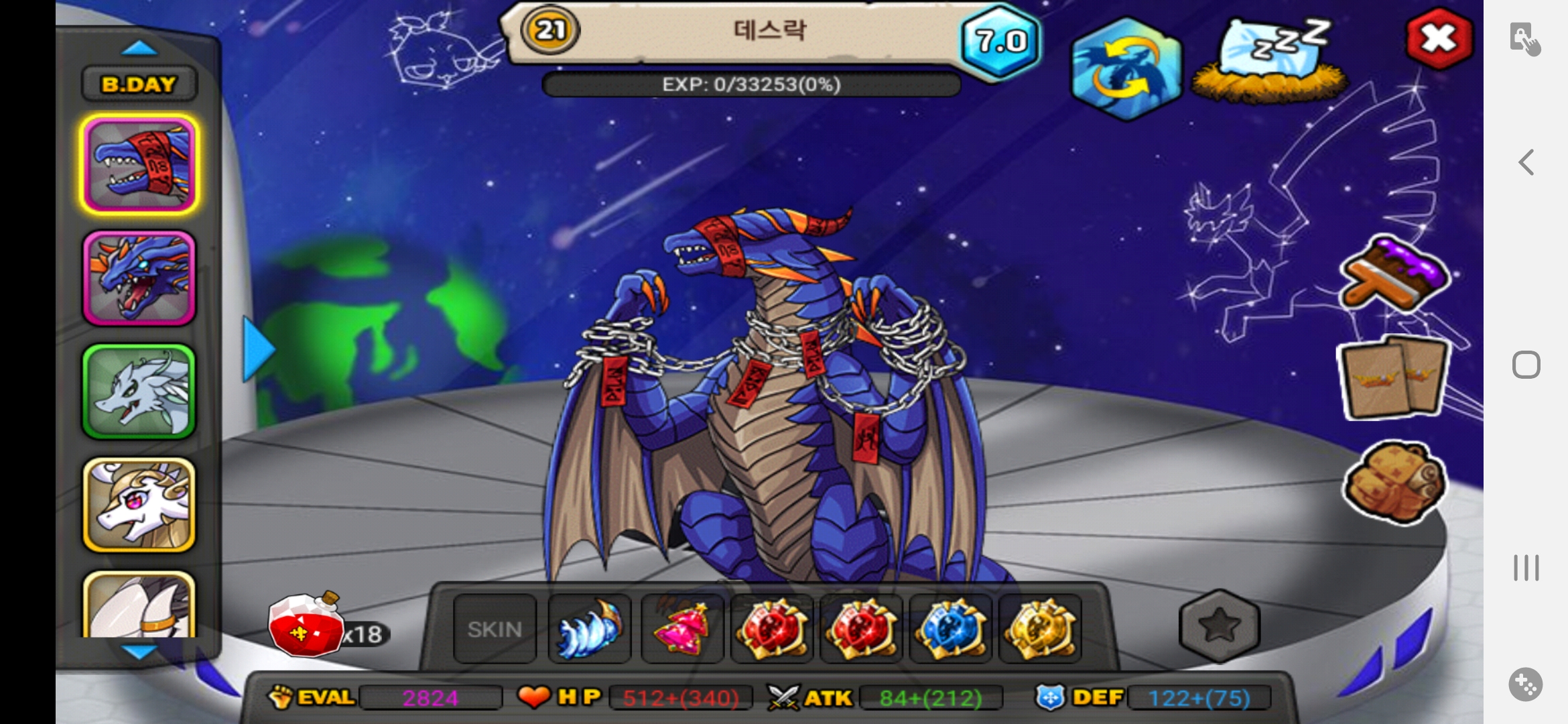Select the chained blue dragon portrait

tap(139, 164)
